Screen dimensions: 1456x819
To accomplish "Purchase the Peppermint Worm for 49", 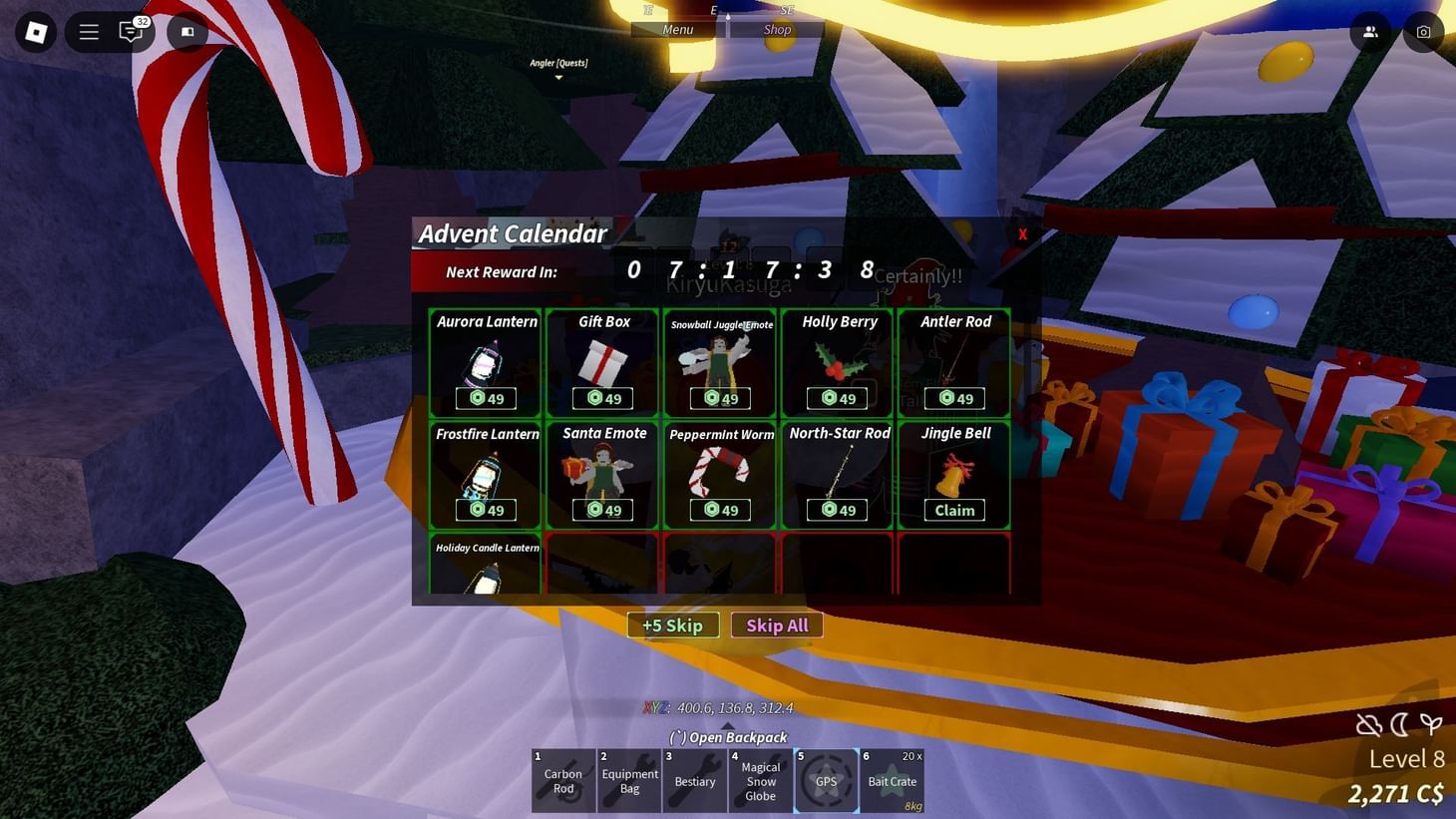I will coord(720,510).
